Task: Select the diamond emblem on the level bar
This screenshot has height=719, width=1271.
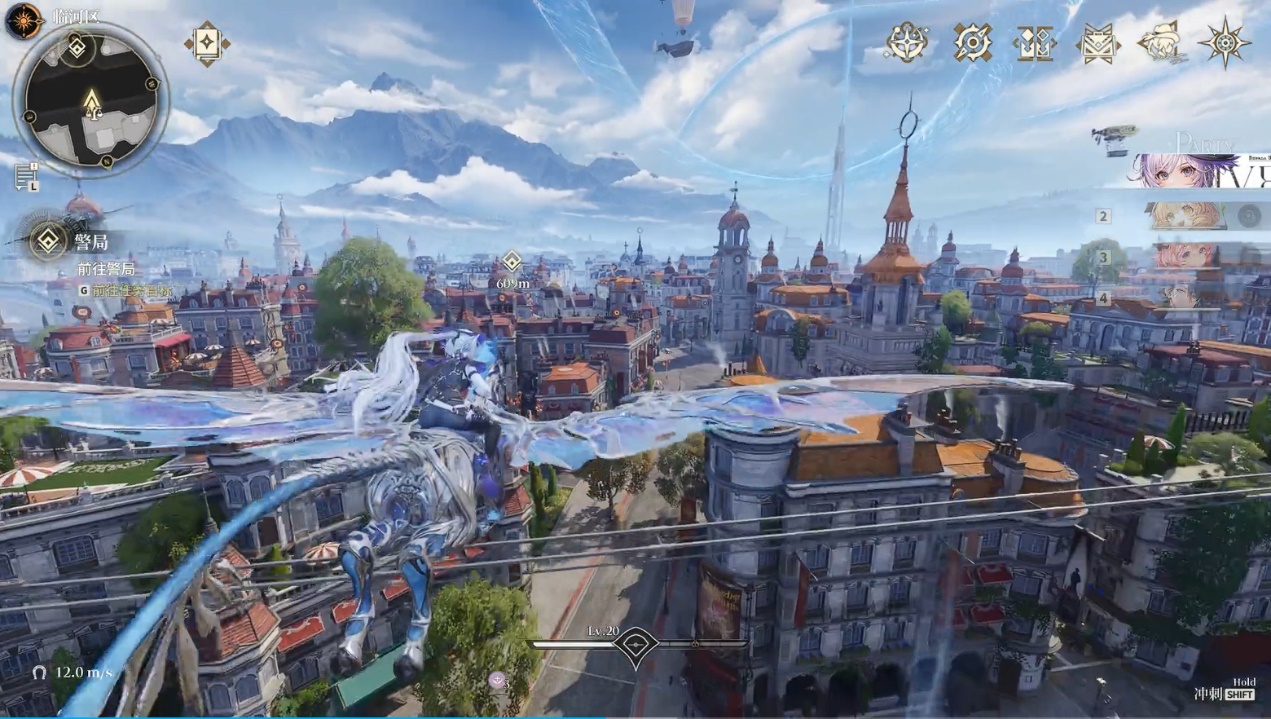Action: click(635, 645)
